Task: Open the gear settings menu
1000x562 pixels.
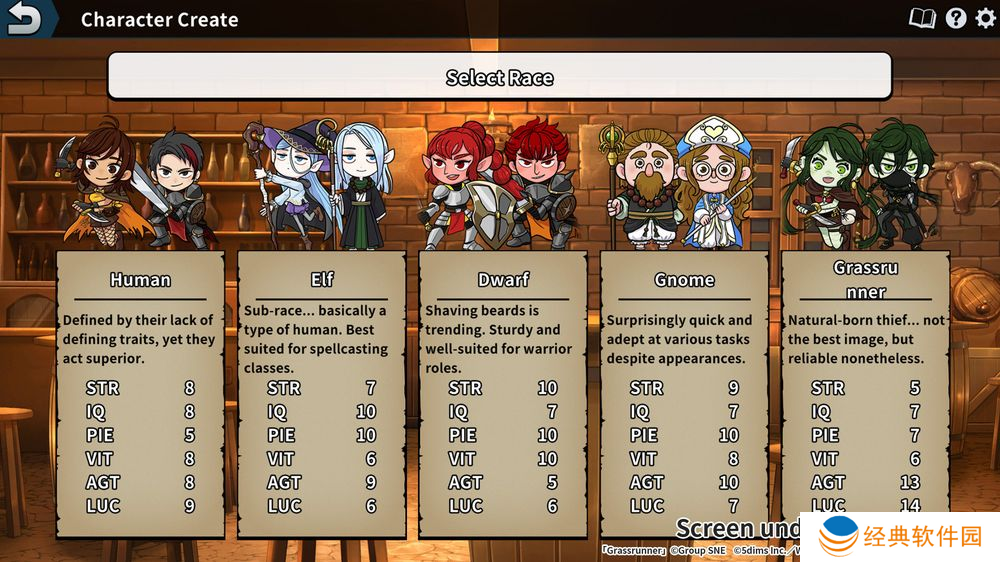Action: tap(985, 18)
